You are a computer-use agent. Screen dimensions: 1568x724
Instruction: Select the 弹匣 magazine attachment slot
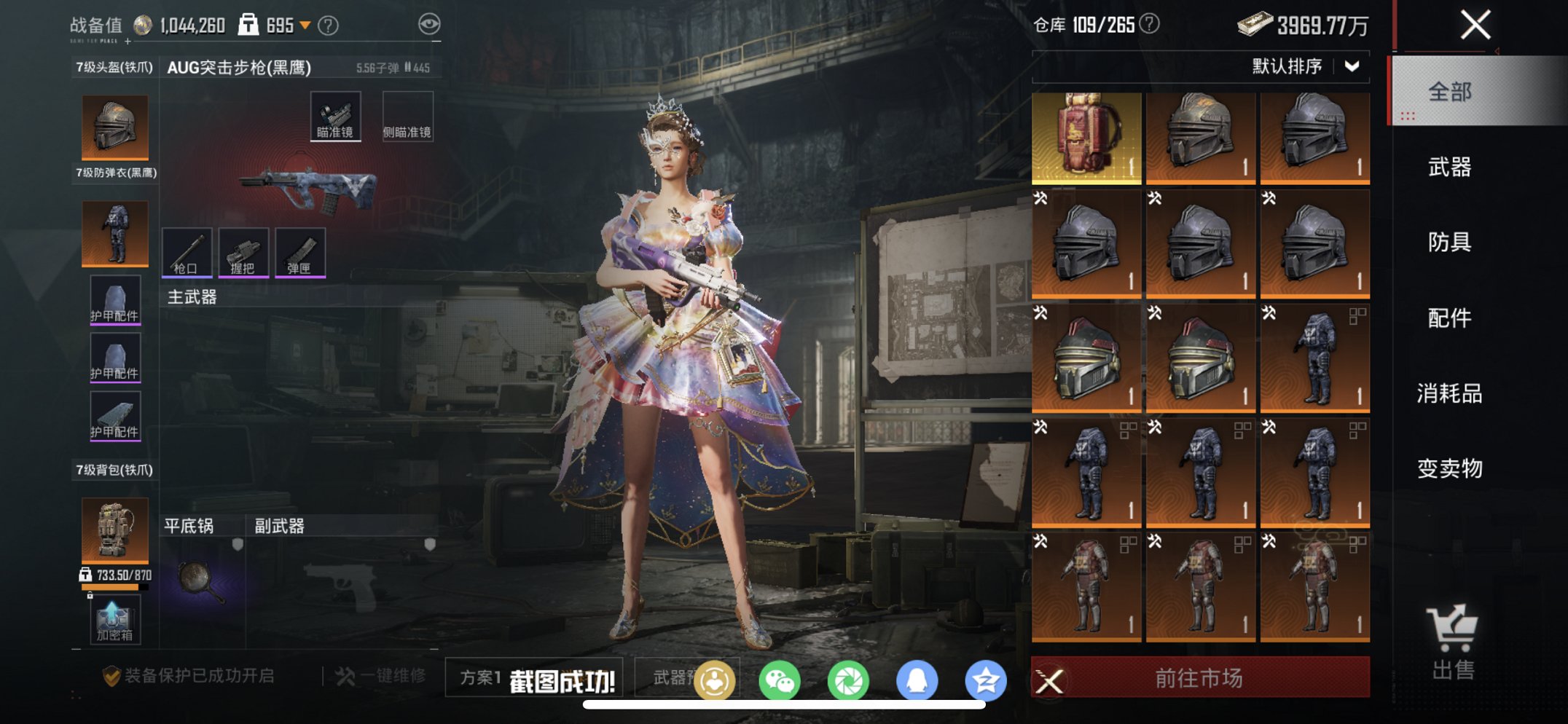click(300, 252)
